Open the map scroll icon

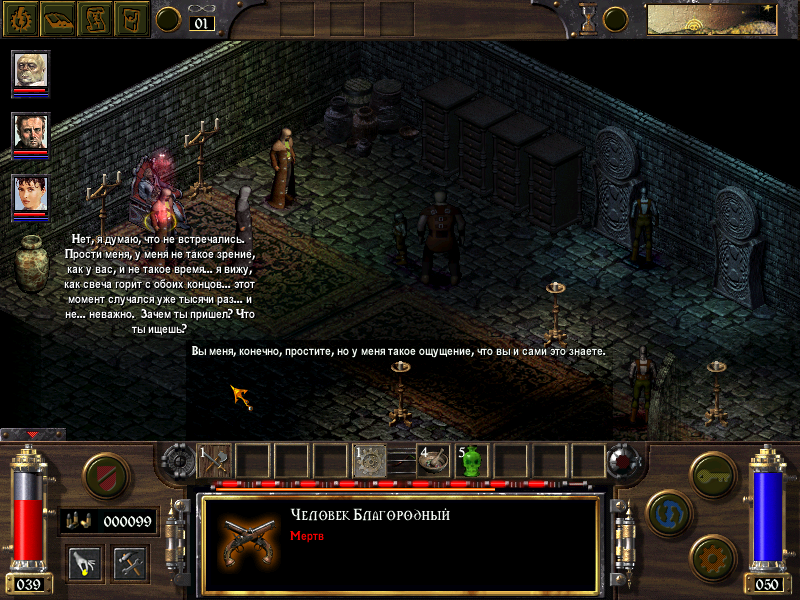click(95, 18)
